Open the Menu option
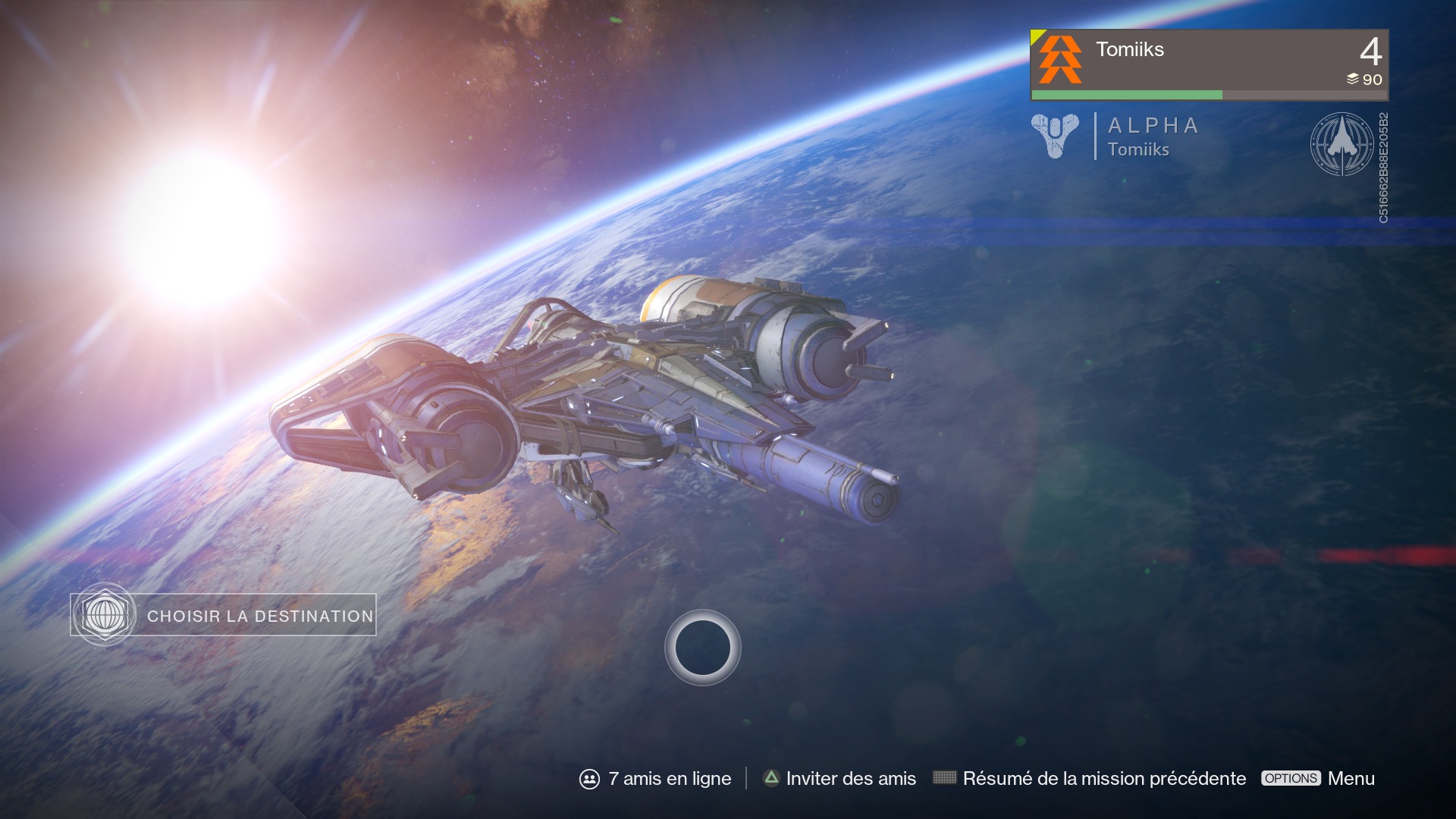The image size is (1456, 819). [1318, 779]
